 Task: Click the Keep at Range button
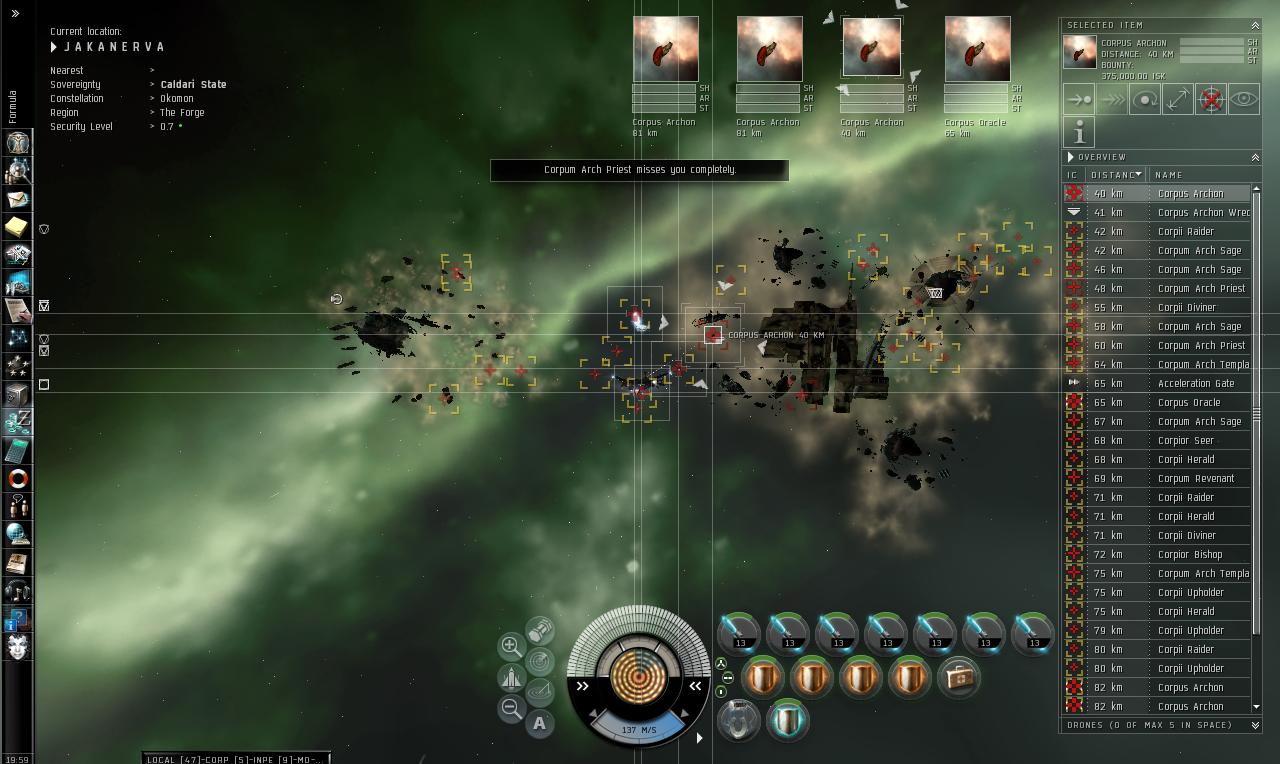click(1178, 99)
